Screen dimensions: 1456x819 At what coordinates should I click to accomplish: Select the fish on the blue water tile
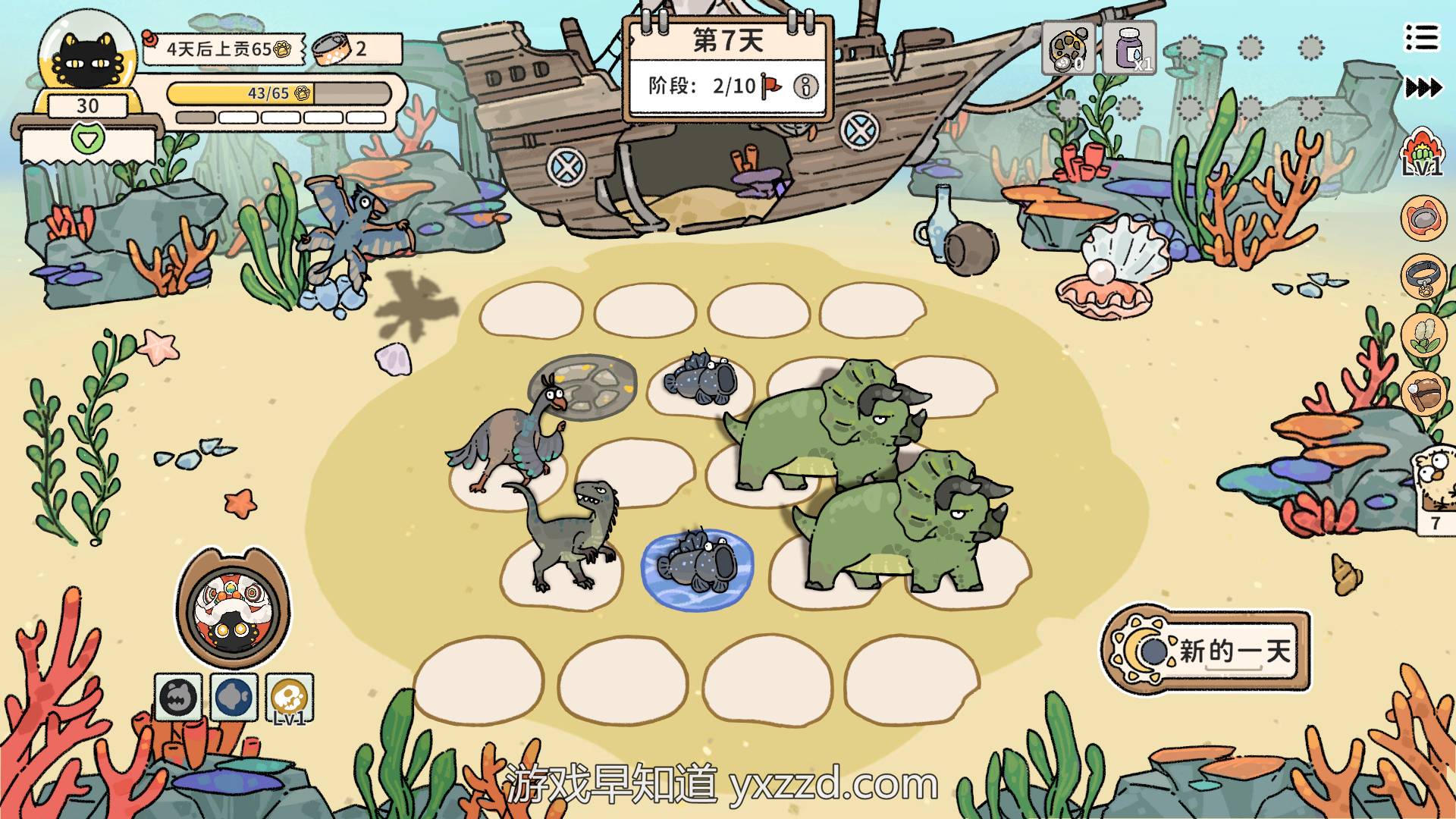coord(698,565)
